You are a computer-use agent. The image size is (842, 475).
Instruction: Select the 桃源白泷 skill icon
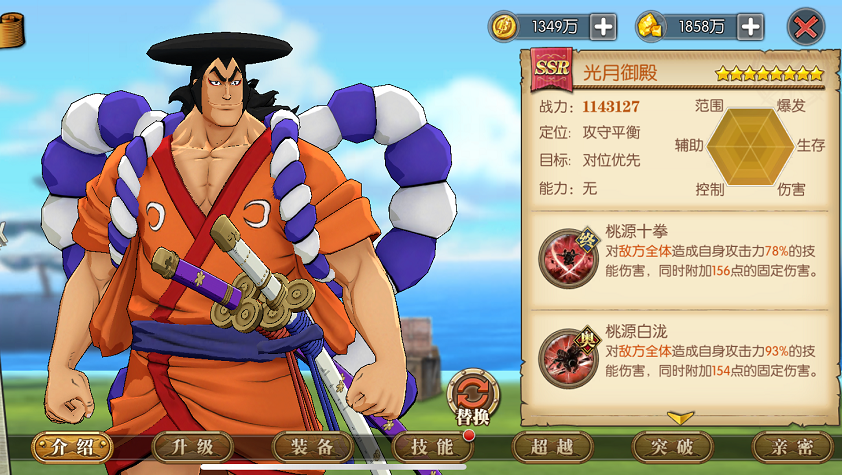pyautogui.click(x=564, y=355)
